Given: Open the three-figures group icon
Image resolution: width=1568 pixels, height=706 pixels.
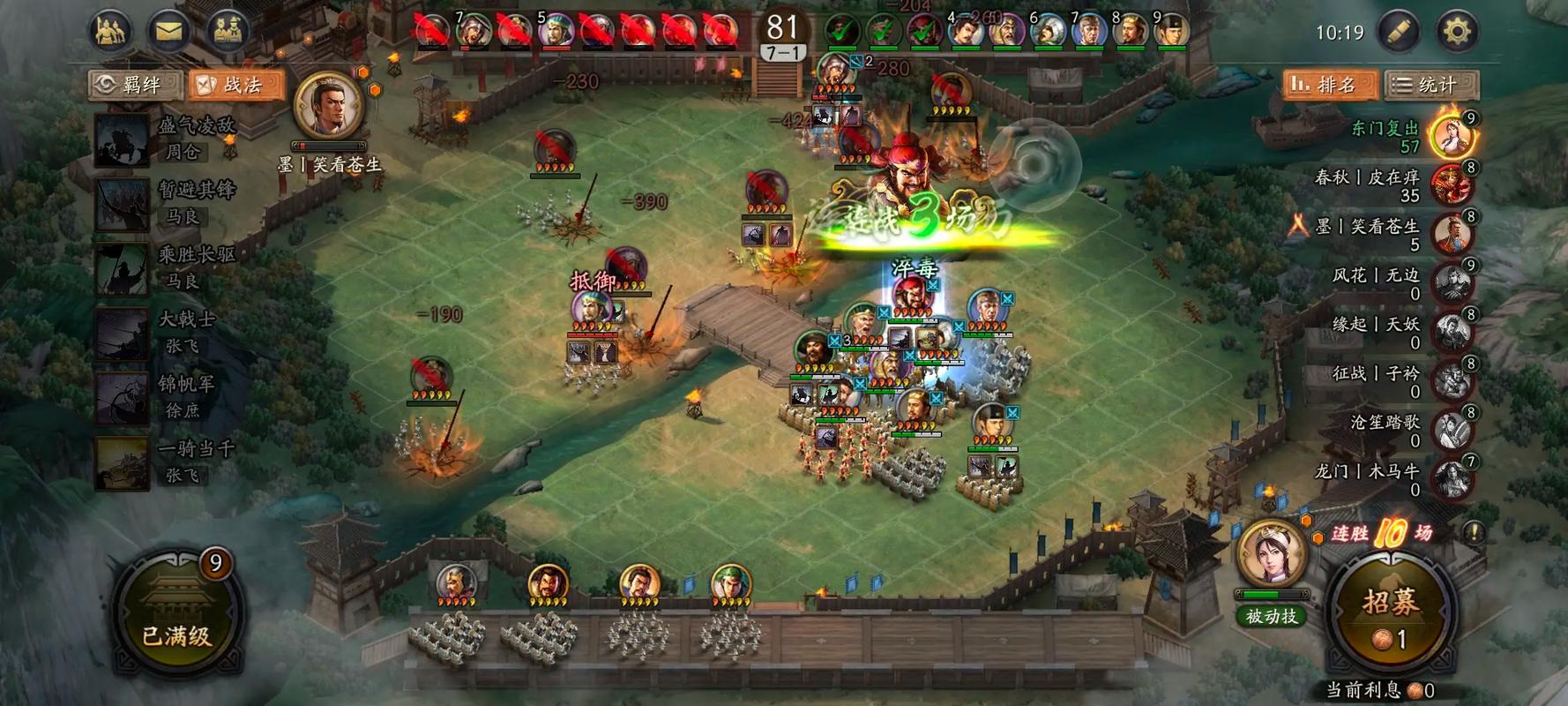Looking at the screenshot, I should tap(109, 32).
